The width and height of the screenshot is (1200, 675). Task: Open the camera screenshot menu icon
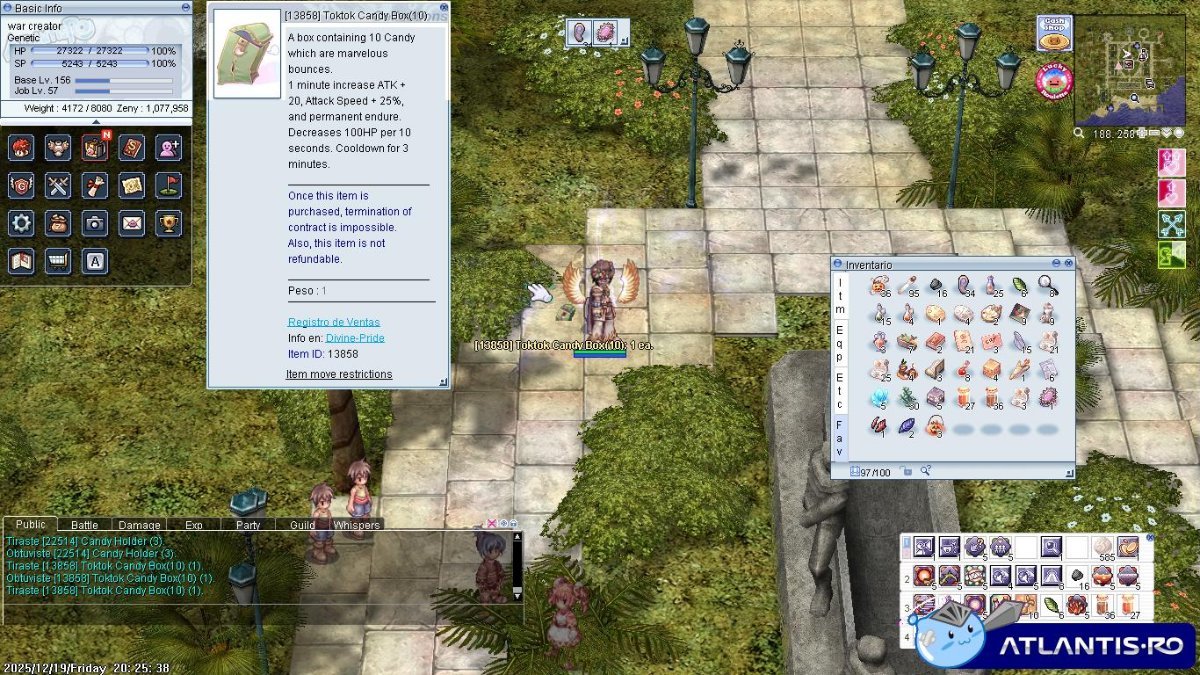[95, 222]
